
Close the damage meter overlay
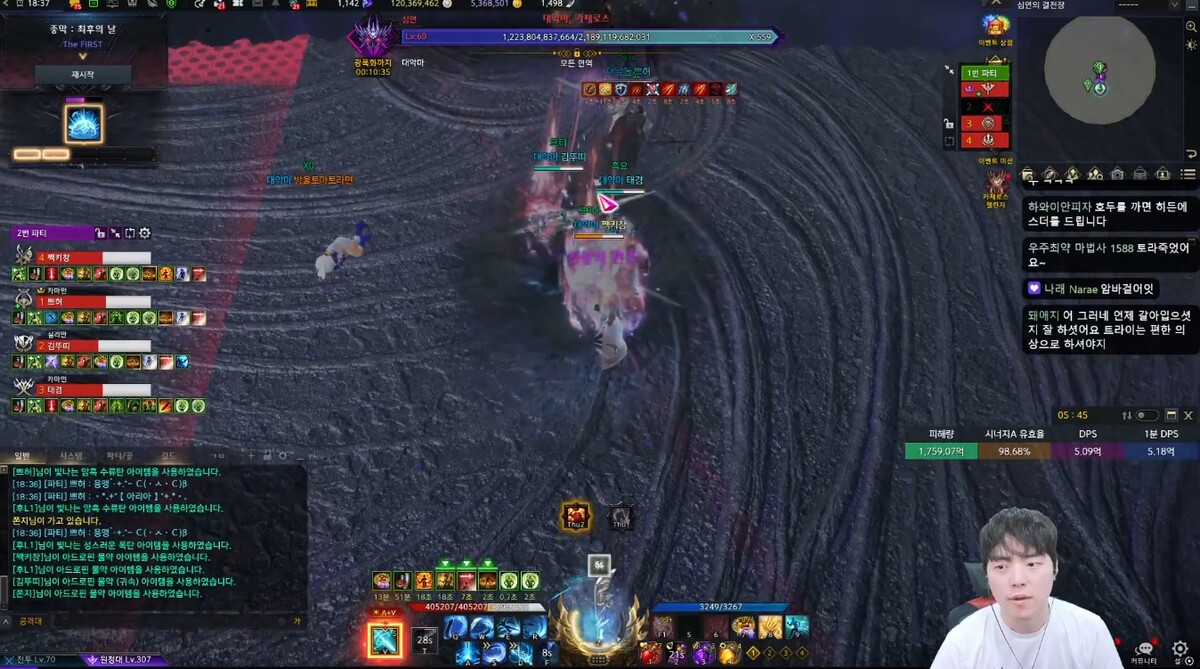(x=1188, y=415)
